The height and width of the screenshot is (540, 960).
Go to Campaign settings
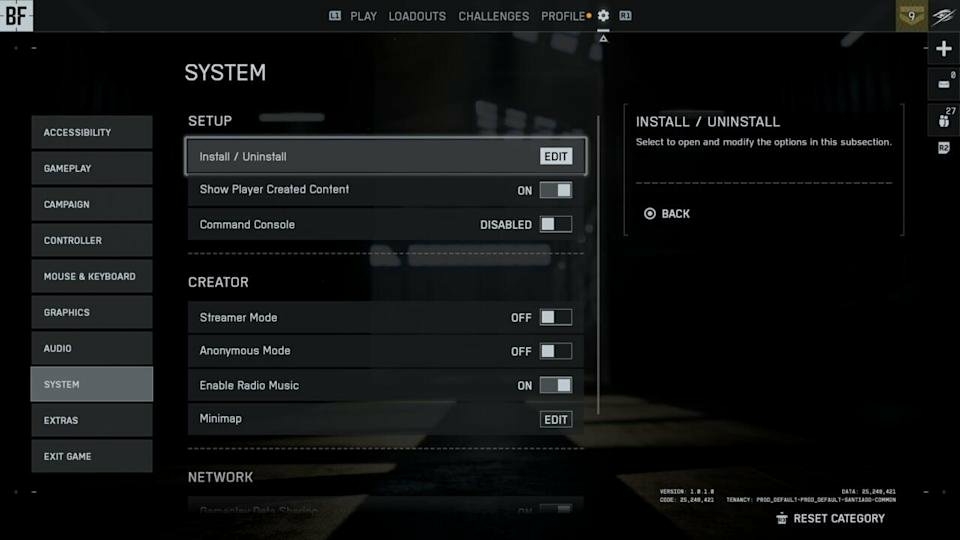click(x=91, y=204)
